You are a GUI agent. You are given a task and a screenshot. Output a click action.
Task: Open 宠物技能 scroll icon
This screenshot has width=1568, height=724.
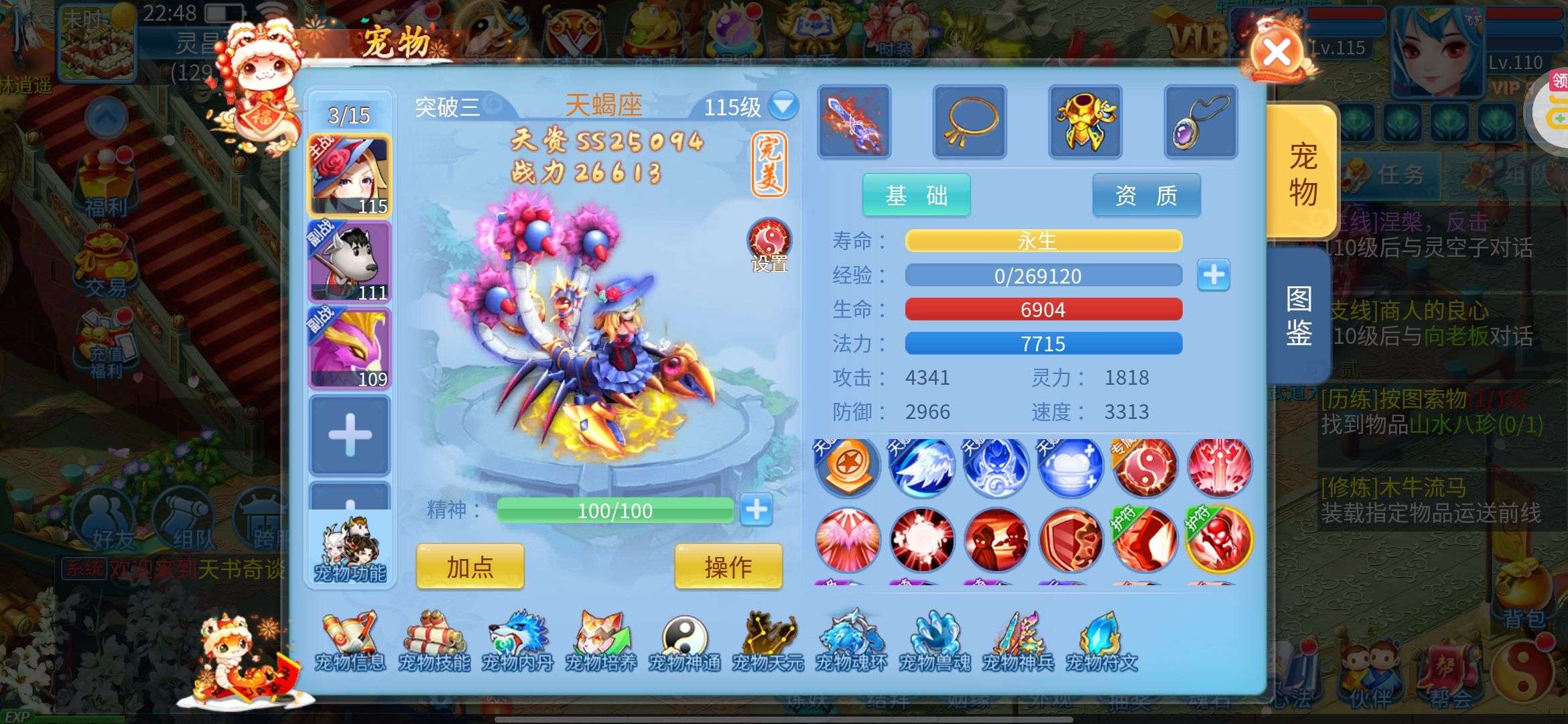pyautogui.click(x=434, y=642)
